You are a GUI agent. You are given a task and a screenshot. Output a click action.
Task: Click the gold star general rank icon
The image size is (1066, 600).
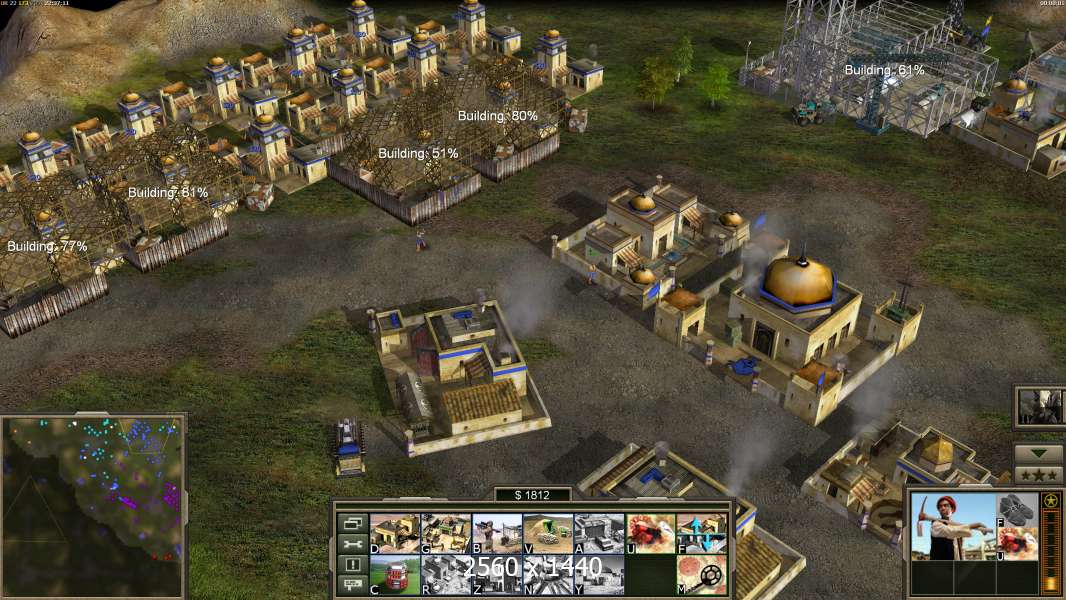[x=1051, y=500]
